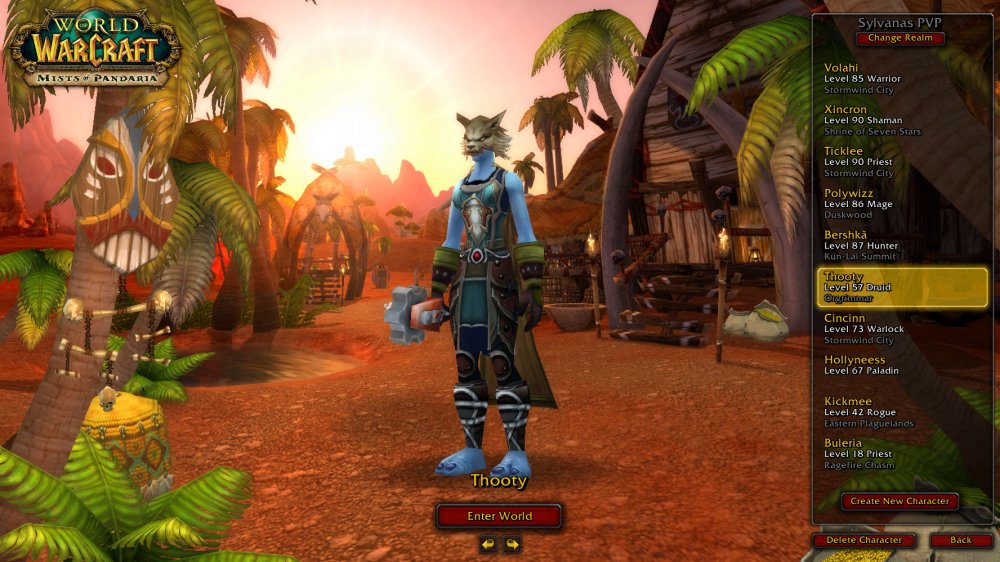Go back with the Back button
The height and width of the screenshot is (562, 1000).
960,540
